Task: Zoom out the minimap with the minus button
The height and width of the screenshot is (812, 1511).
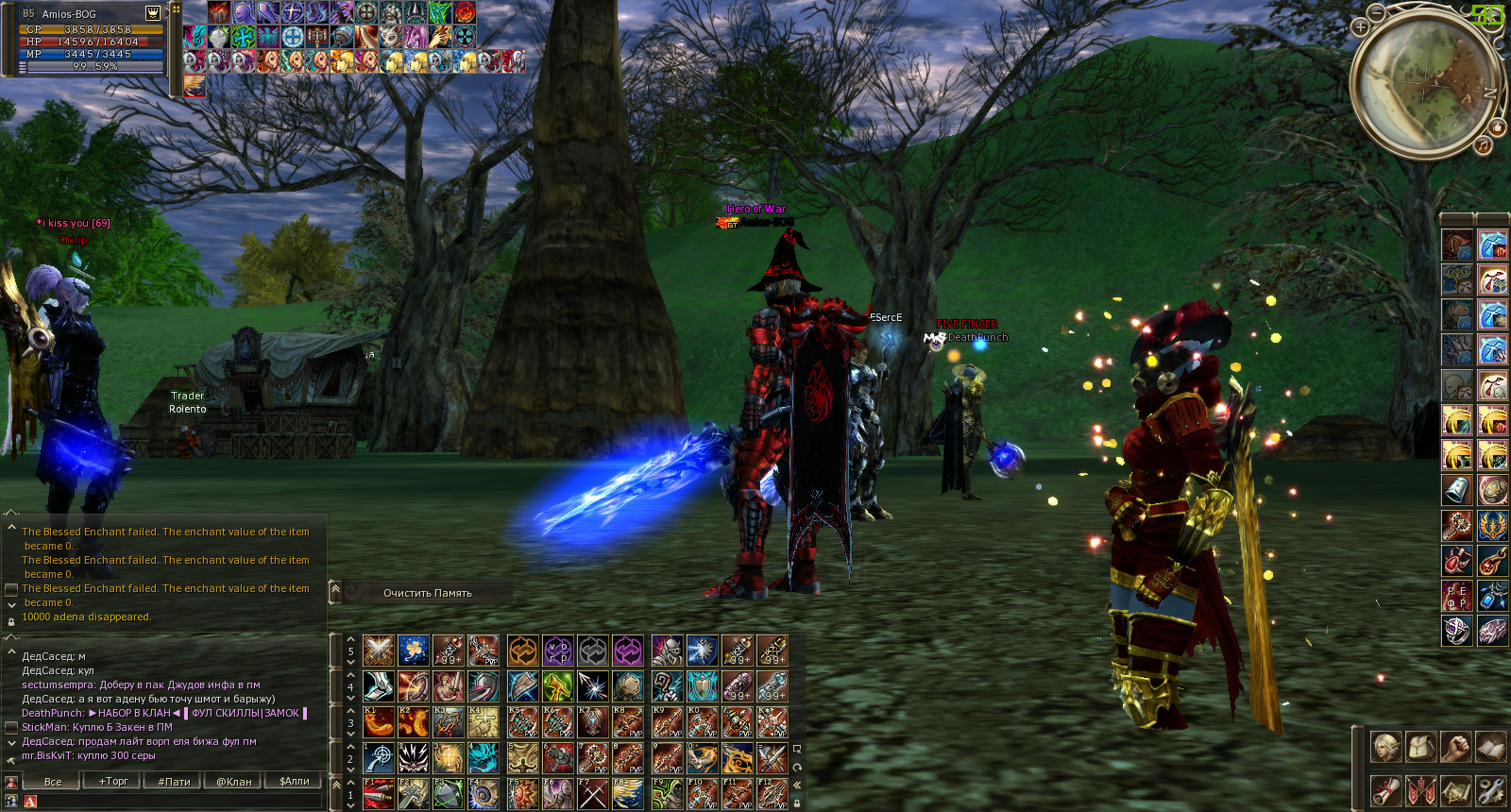Action: point(1377,12)
